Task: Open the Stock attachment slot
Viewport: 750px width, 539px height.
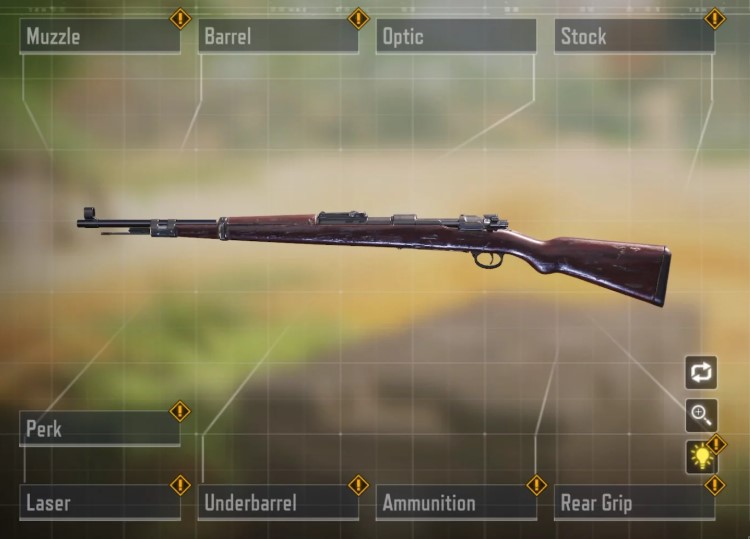Action: pyautogui.click(x=633, y=37)
